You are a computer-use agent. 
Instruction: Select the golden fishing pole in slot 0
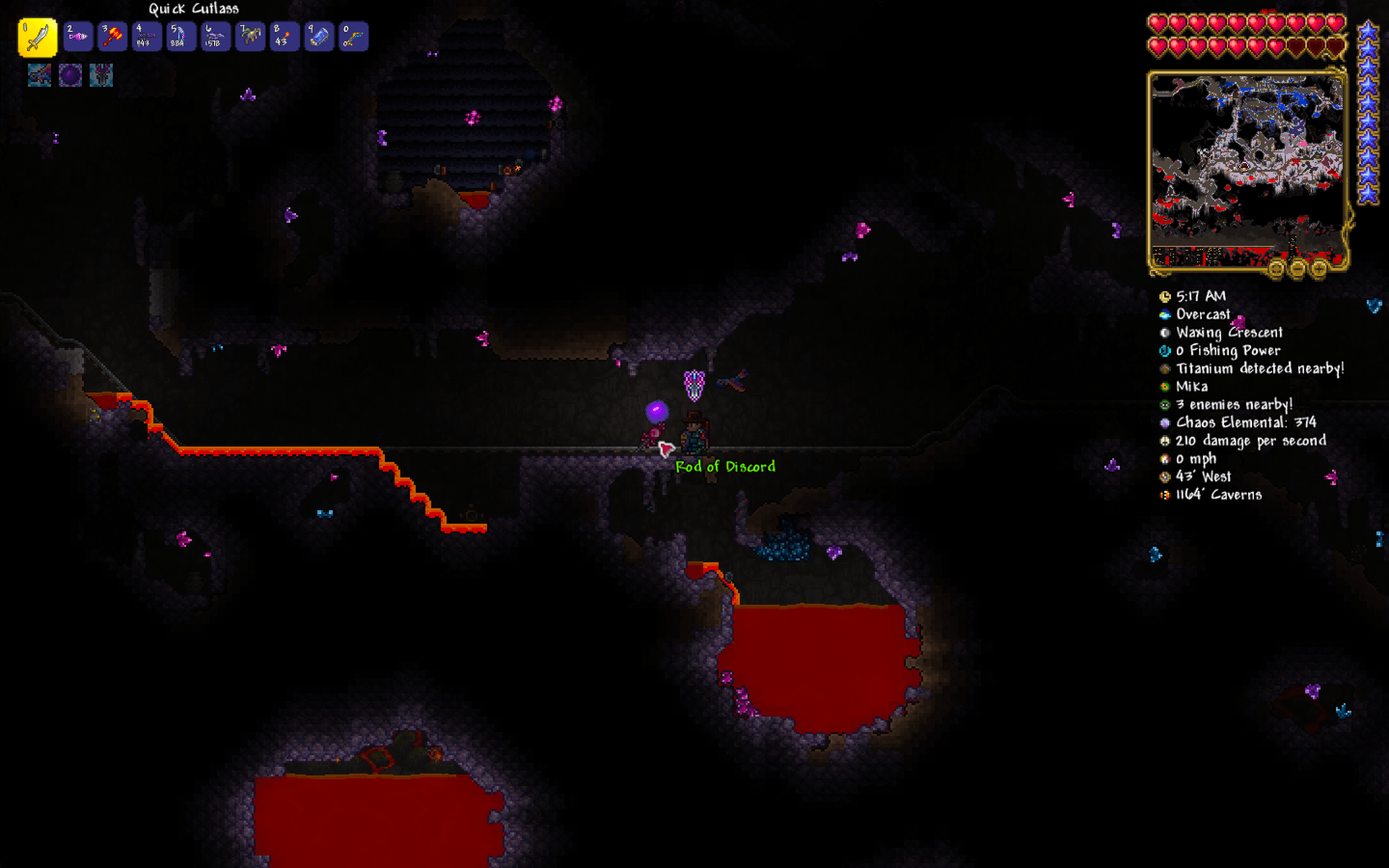coord(354,36)
